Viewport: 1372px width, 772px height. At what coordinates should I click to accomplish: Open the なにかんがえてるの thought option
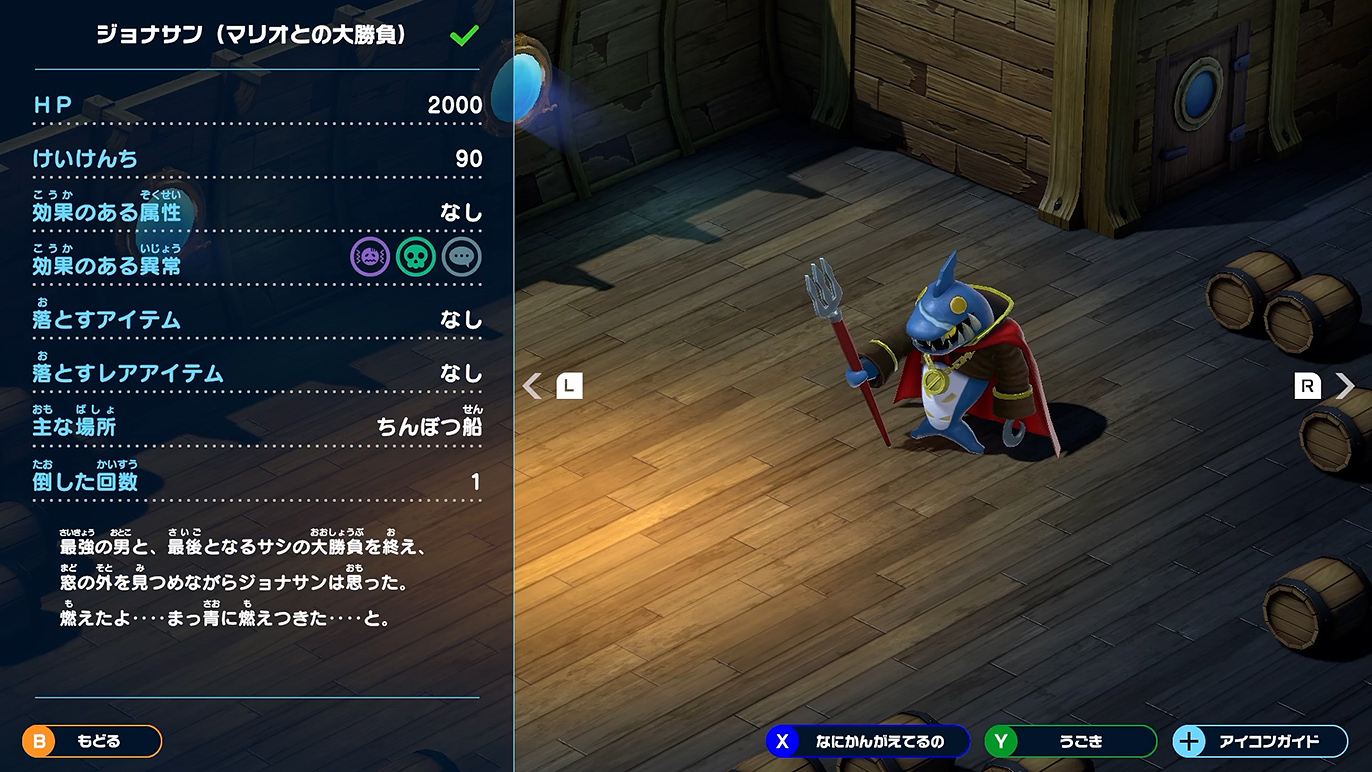(x=868, y=741)
